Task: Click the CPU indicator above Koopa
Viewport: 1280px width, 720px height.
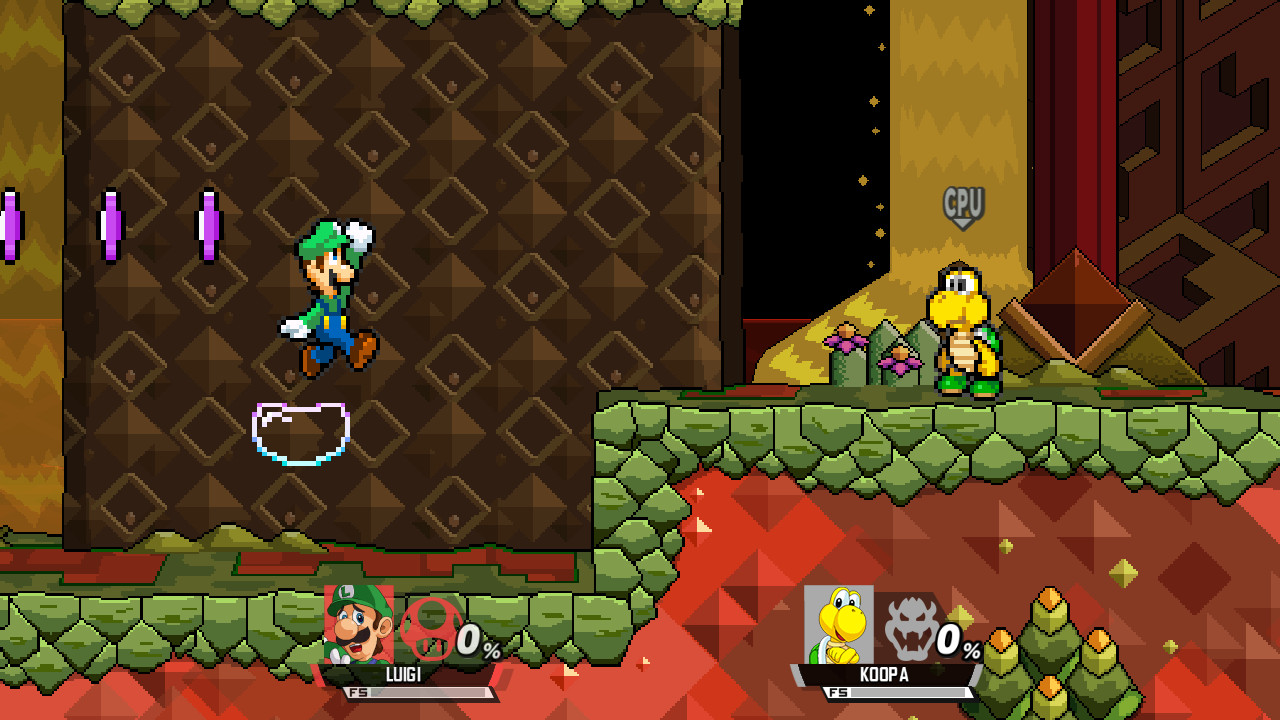Action: pos(961,205)
